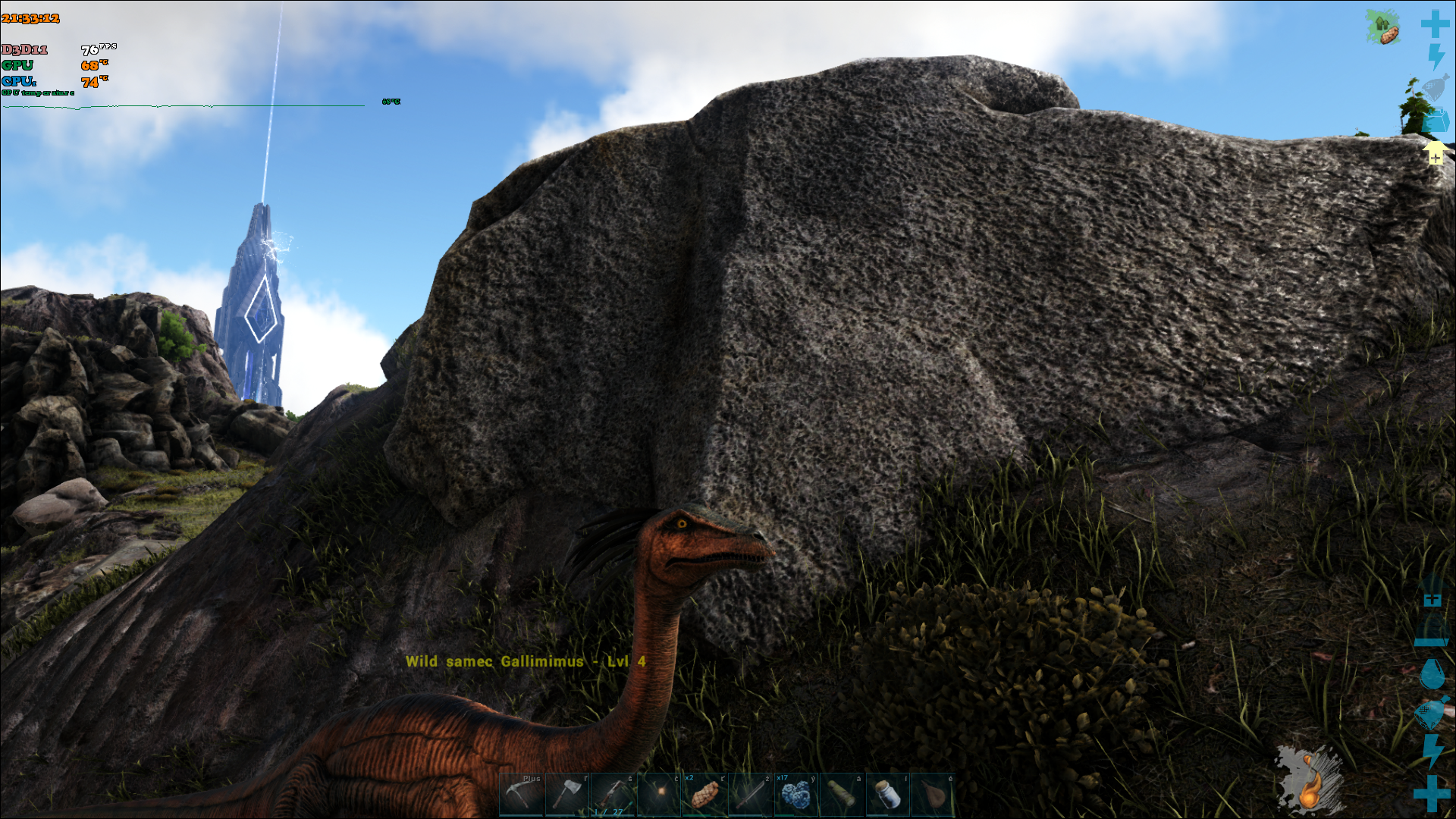Select the x17 blue berries slot
Screen dimensions: 1456x819
pos(795,794)
